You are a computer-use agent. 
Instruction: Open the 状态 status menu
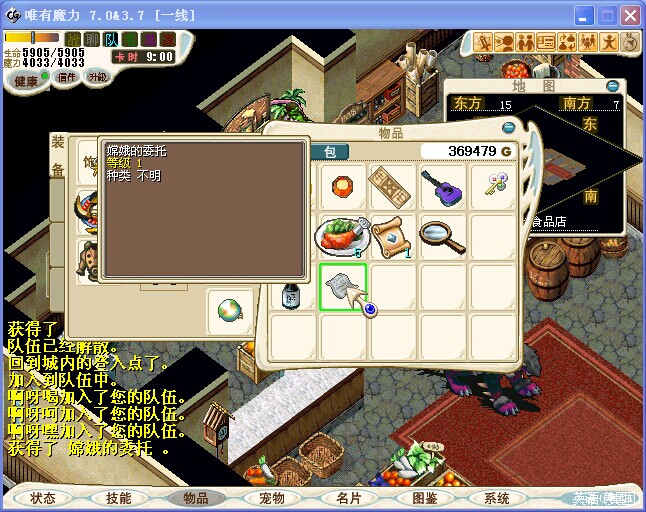44,497
